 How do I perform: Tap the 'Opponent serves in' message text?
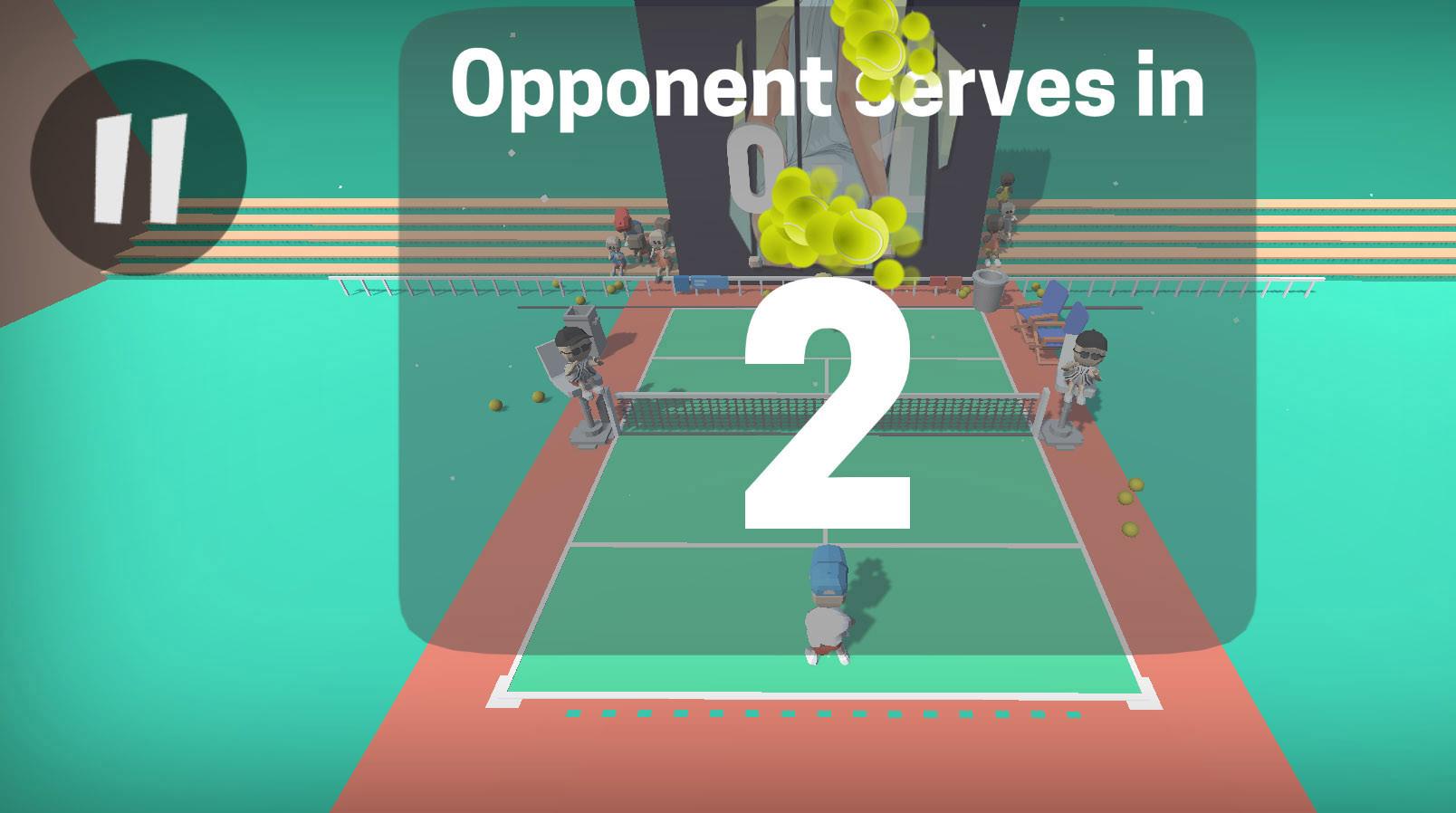[829, 86]
